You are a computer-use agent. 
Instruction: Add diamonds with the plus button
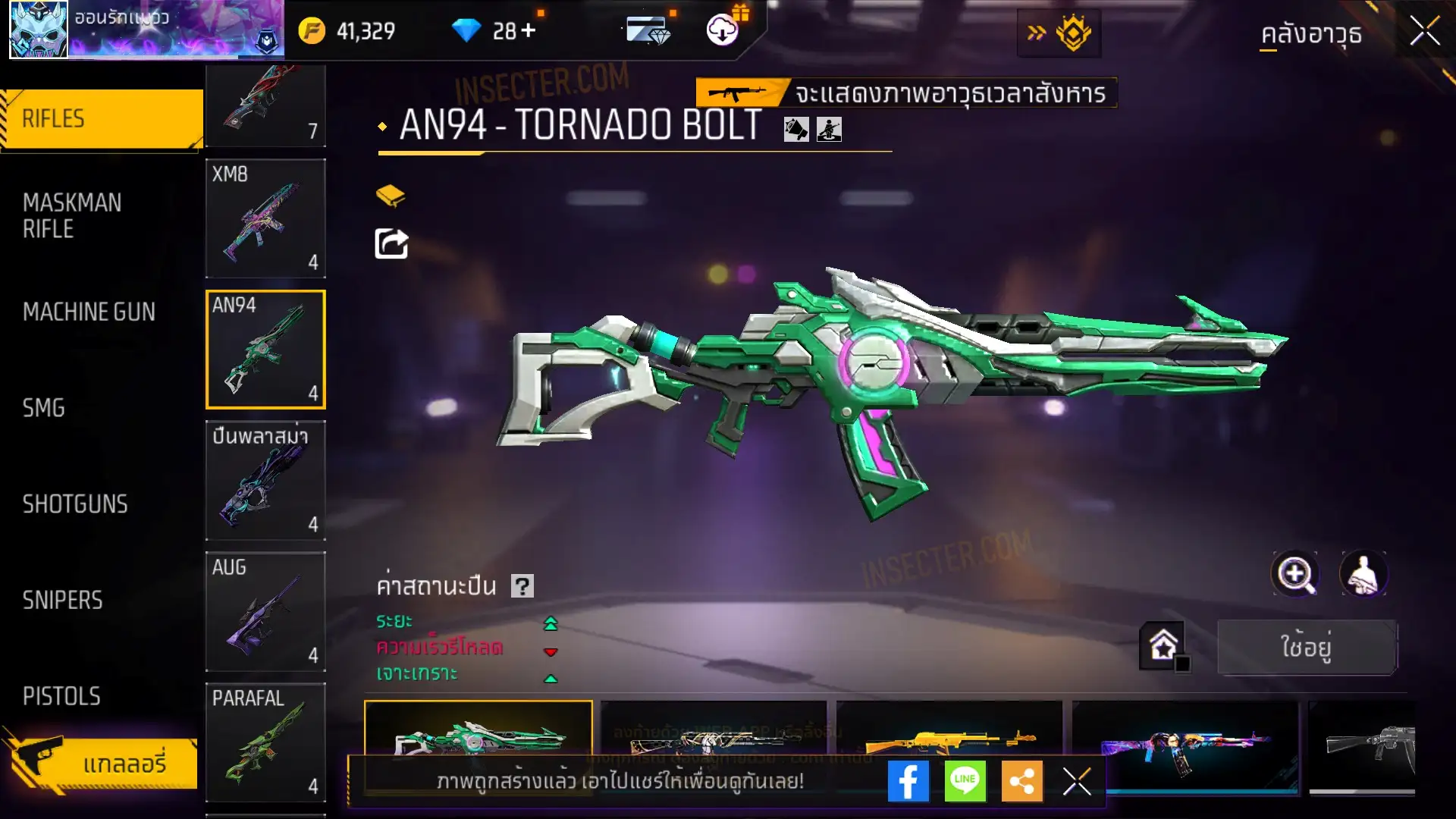tap(529, 30)
